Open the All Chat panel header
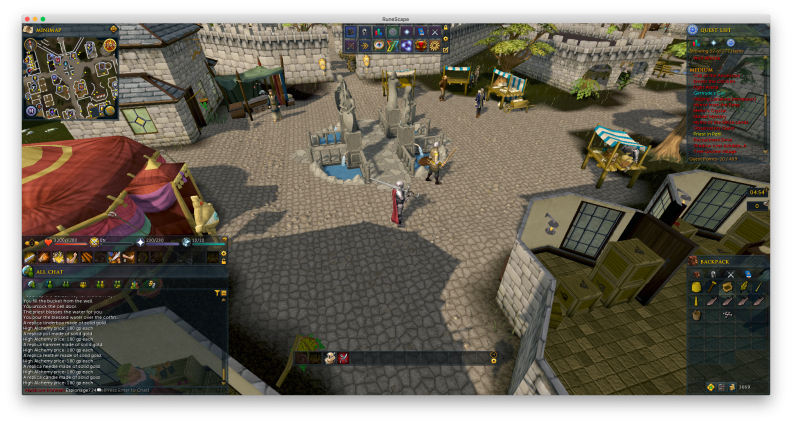The image size is (792, 424). [x=50, y=271]
